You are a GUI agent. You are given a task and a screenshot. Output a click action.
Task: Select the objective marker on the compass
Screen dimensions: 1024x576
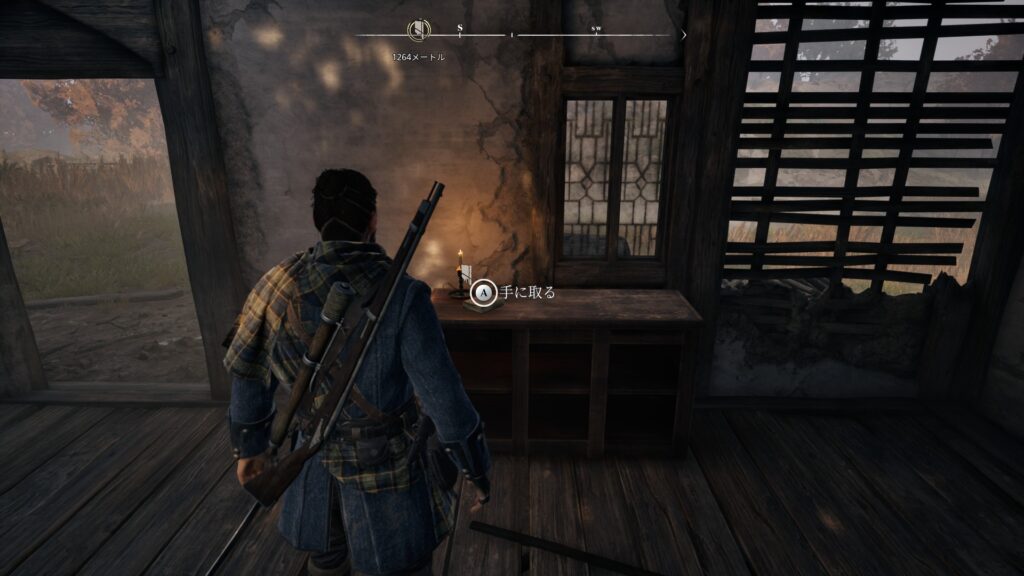pos(418,31)
